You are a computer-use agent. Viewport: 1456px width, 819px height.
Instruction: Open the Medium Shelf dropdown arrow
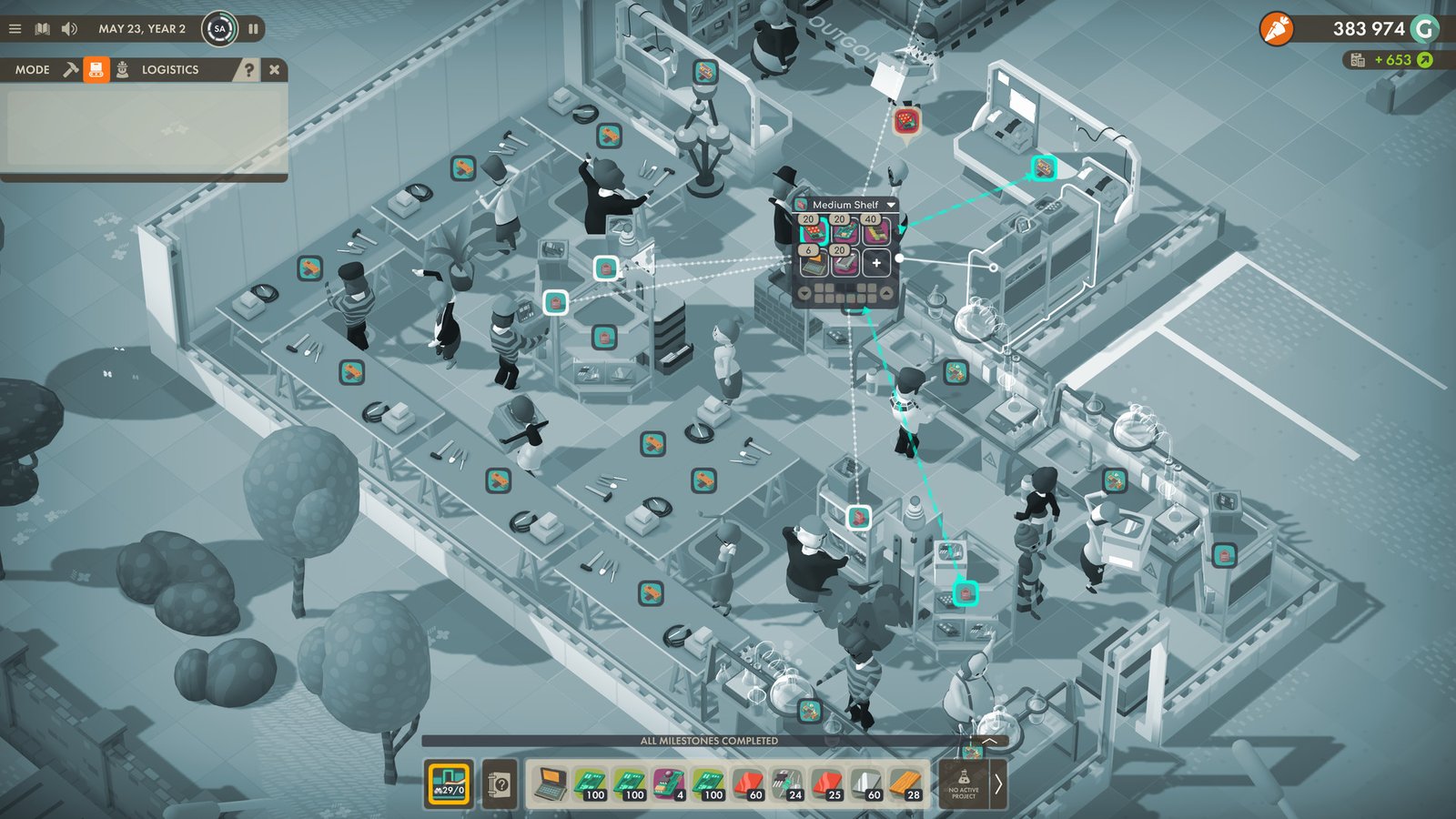[891, 206]
